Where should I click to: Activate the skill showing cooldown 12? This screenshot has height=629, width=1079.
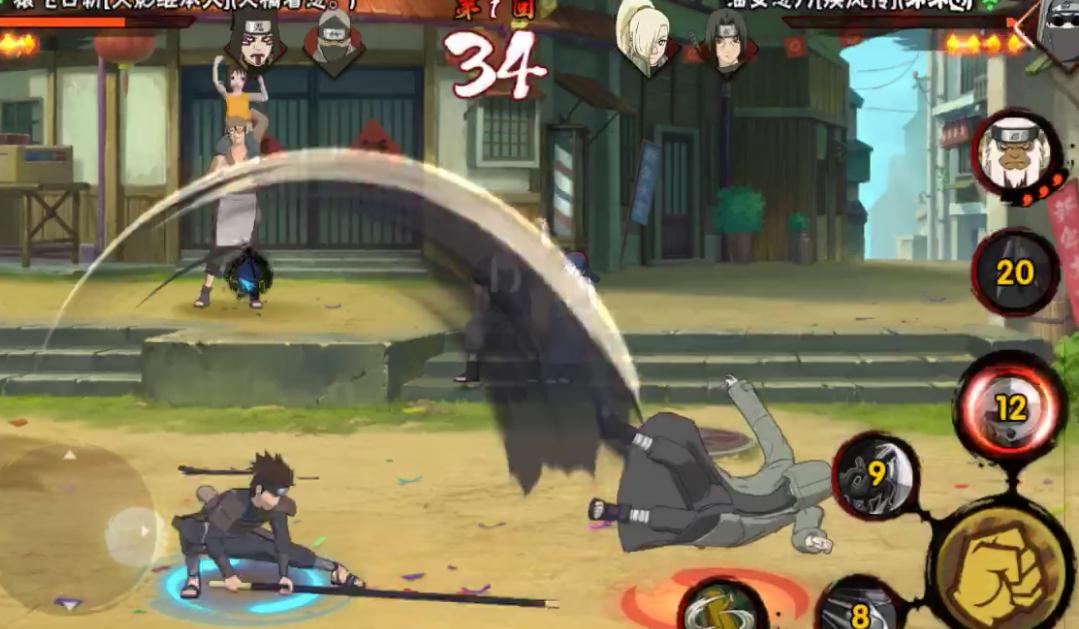[1010, 407]
